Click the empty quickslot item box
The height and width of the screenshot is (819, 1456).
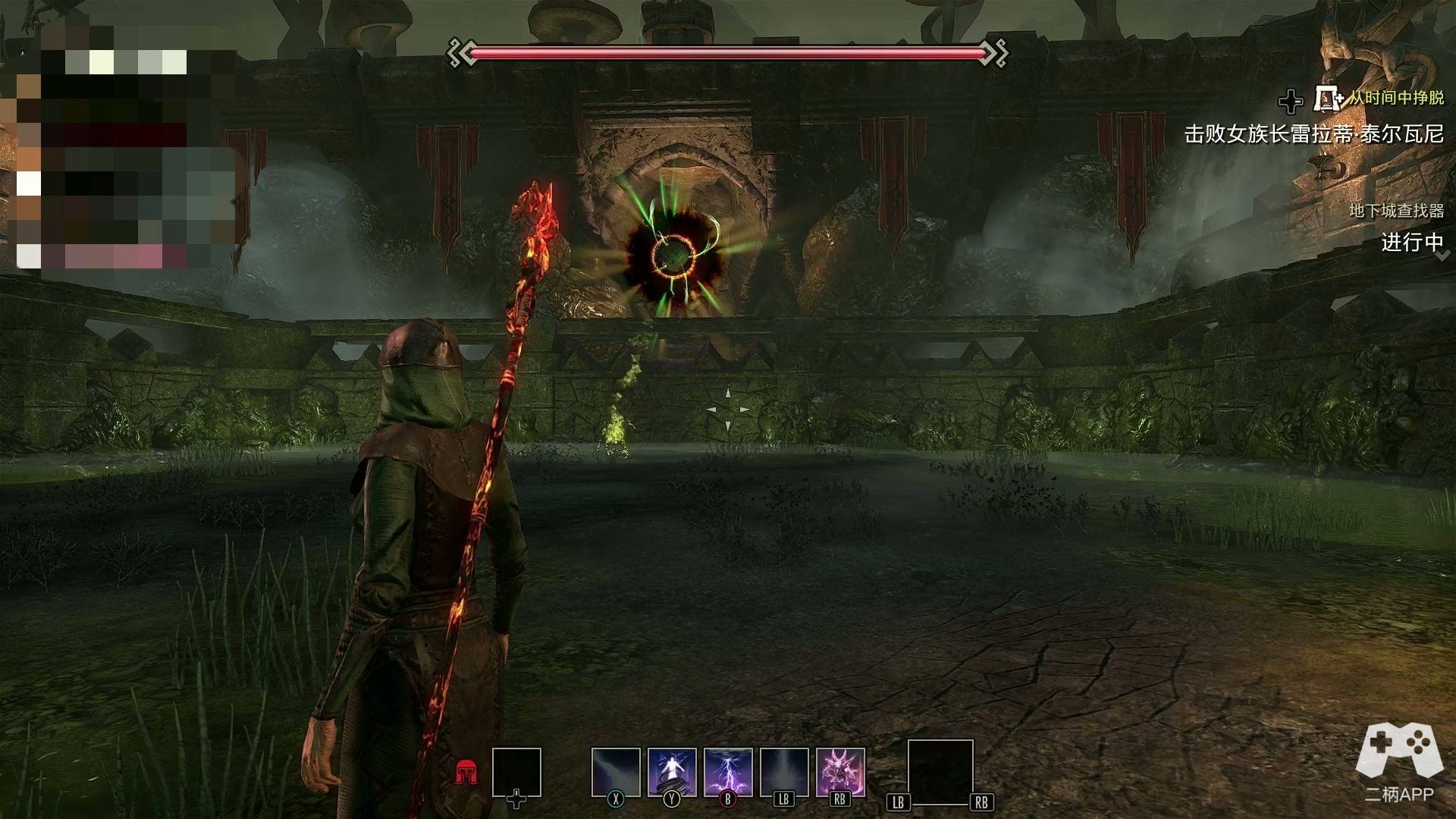point(516,772)
